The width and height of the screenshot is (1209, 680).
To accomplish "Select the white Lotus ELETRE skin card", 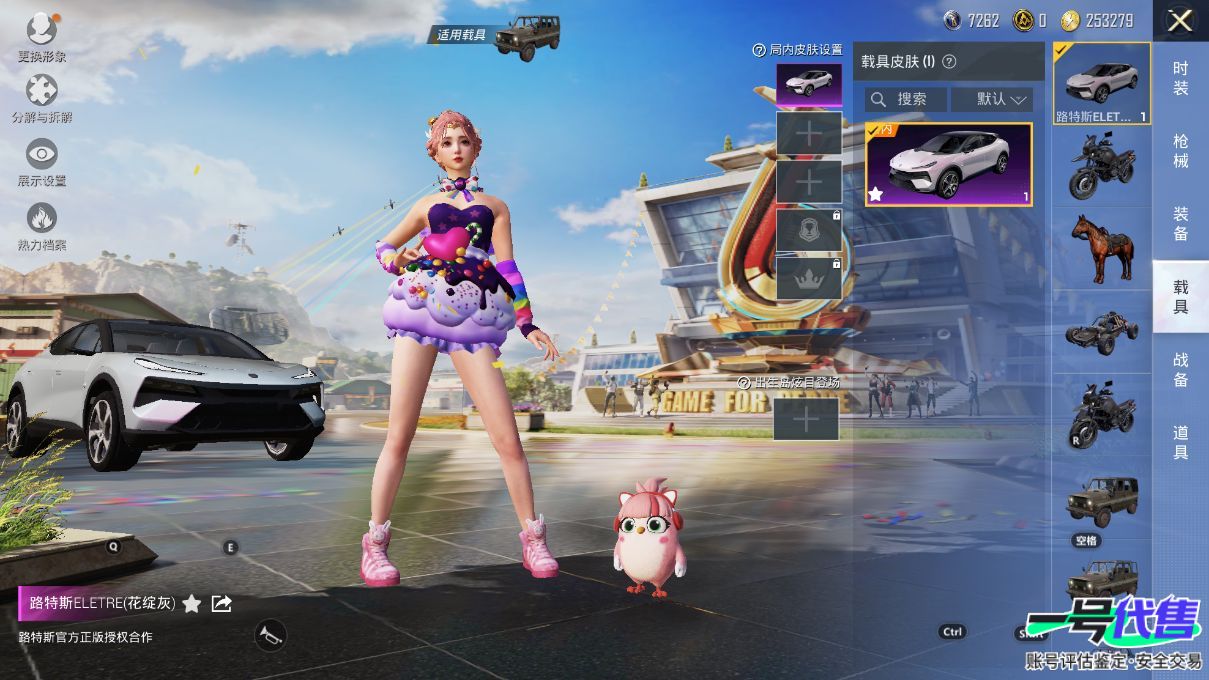I will tap(948, 164).
